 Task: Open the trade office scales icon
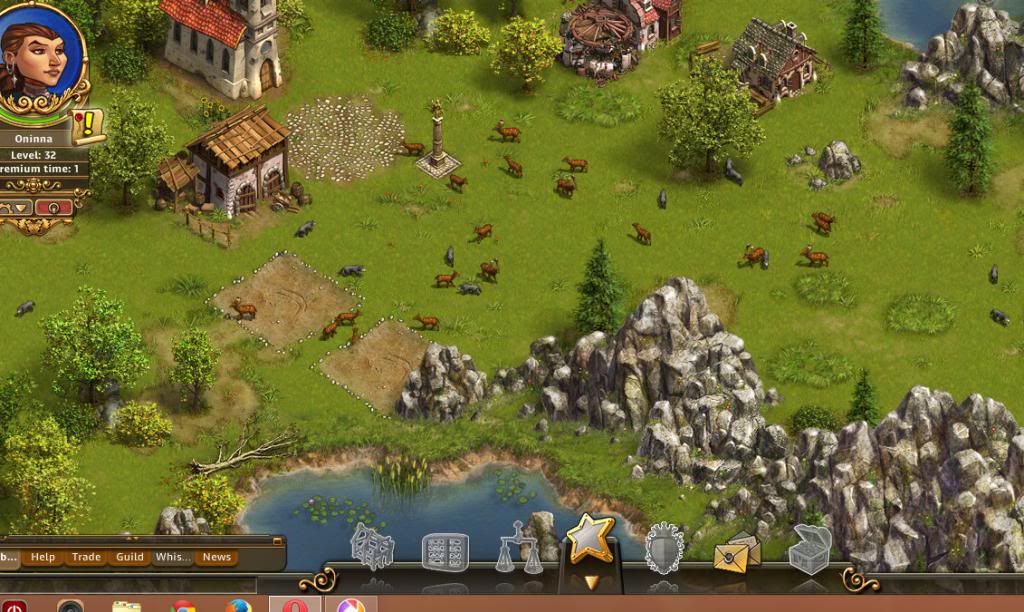coord(519,551)
